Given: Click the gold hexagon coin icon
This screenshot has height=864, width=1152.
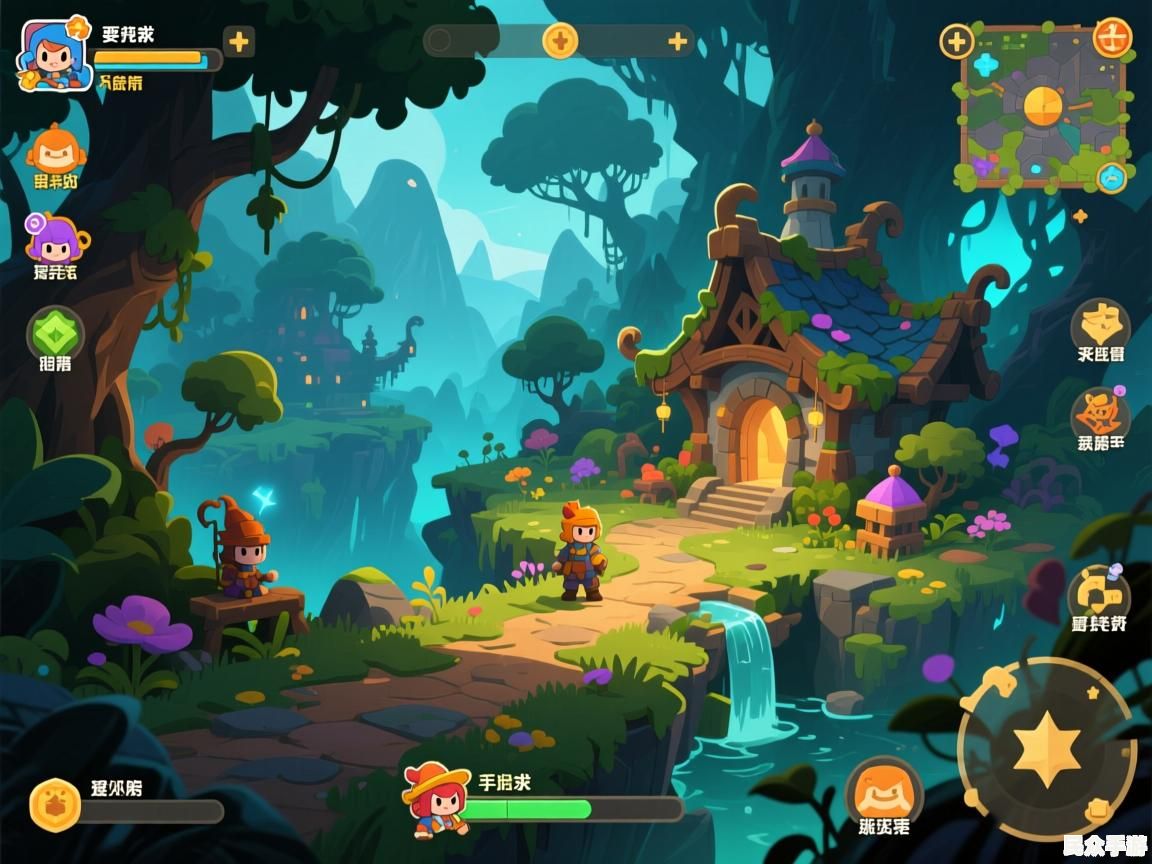Looking at the screenshot, I should [x=55, y=805].
